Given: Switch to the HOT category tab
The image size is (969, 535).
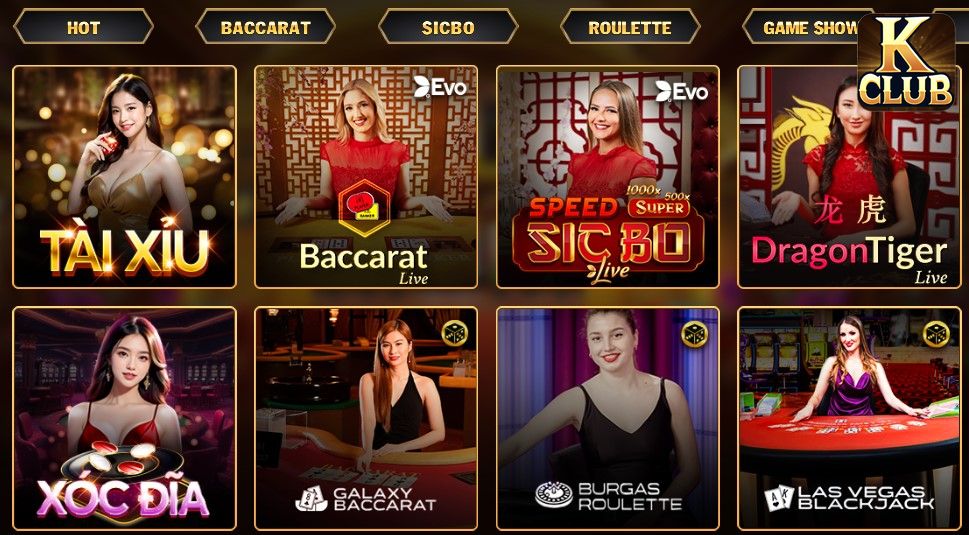Looking at the screenshot, I should click(x=83, y=27).
